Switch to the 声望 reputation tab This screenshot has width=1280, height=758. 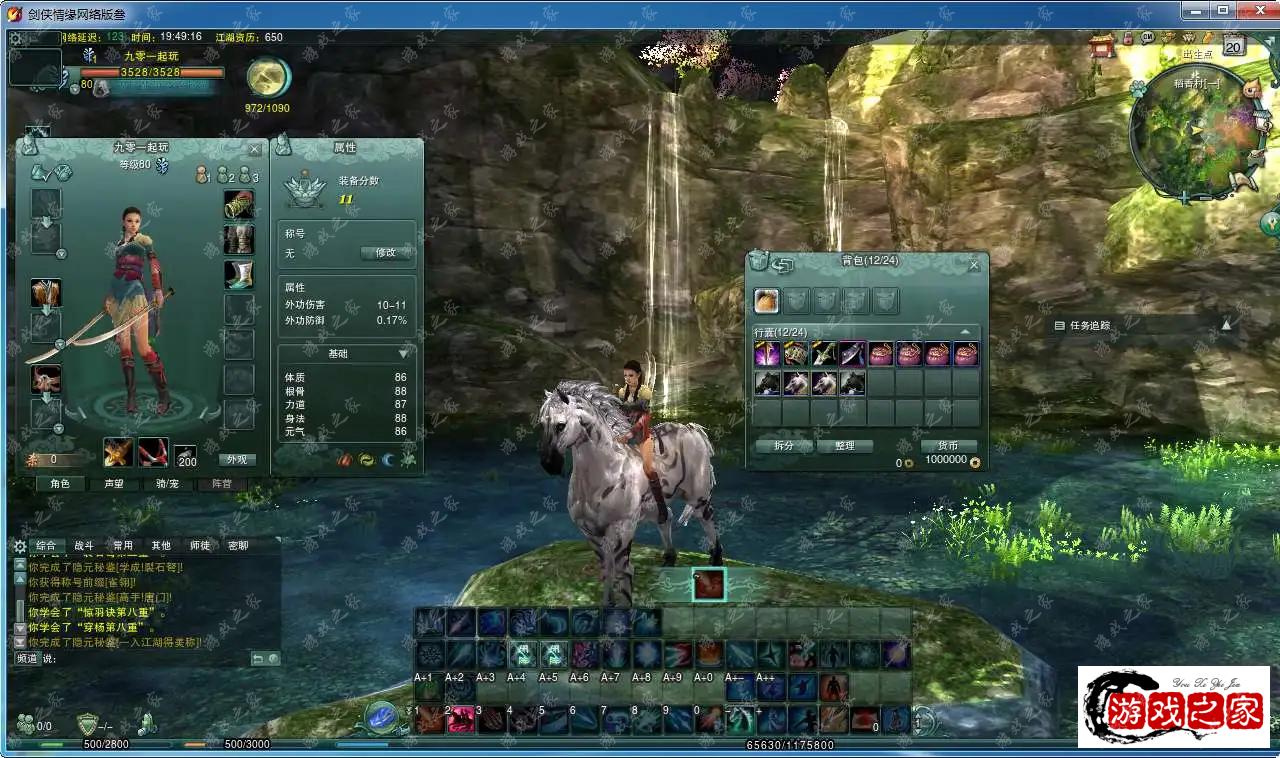[114, 484]
